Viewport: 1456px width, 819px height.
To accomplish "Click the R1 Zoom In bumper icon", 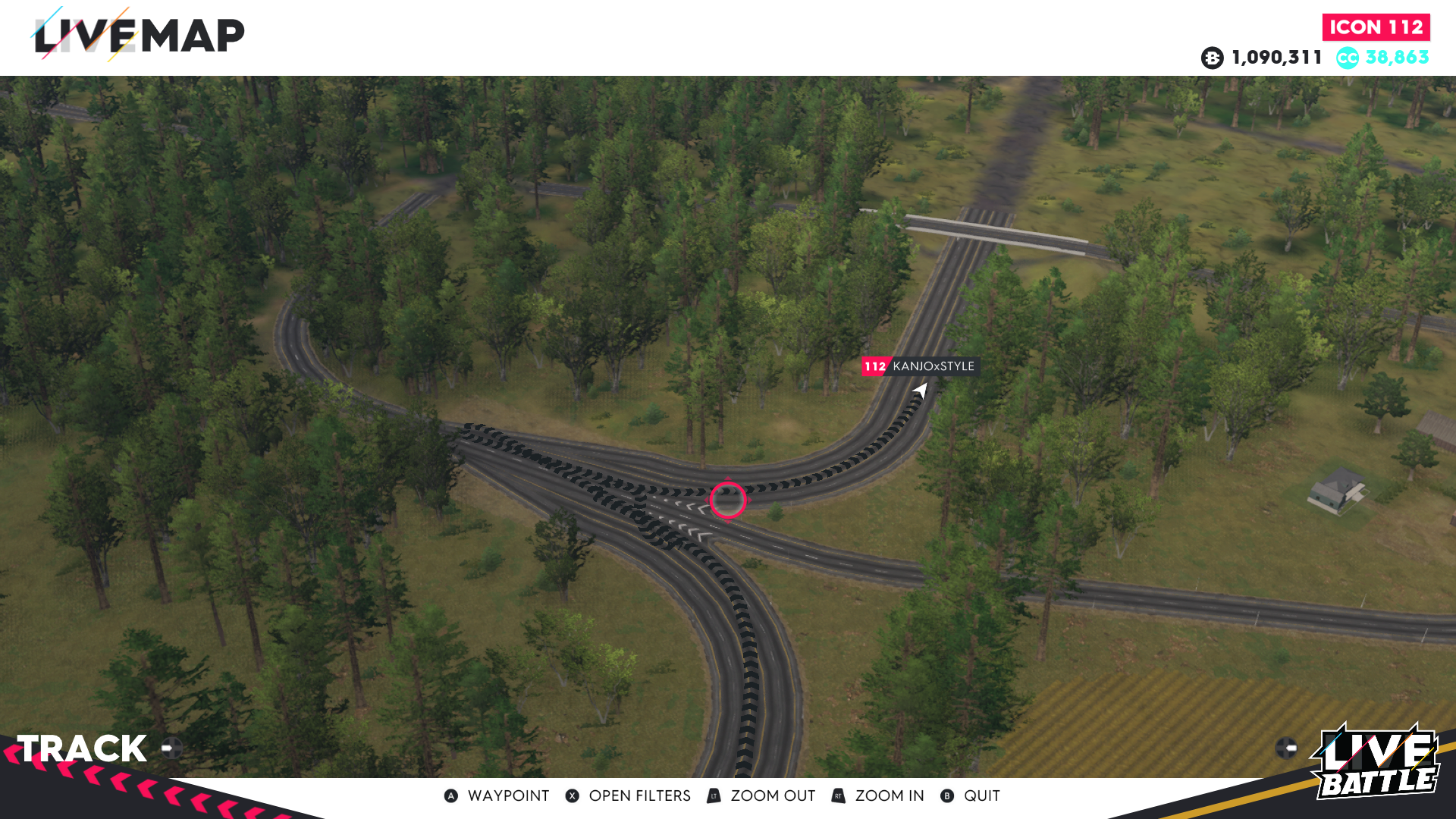I will (837, 795).
